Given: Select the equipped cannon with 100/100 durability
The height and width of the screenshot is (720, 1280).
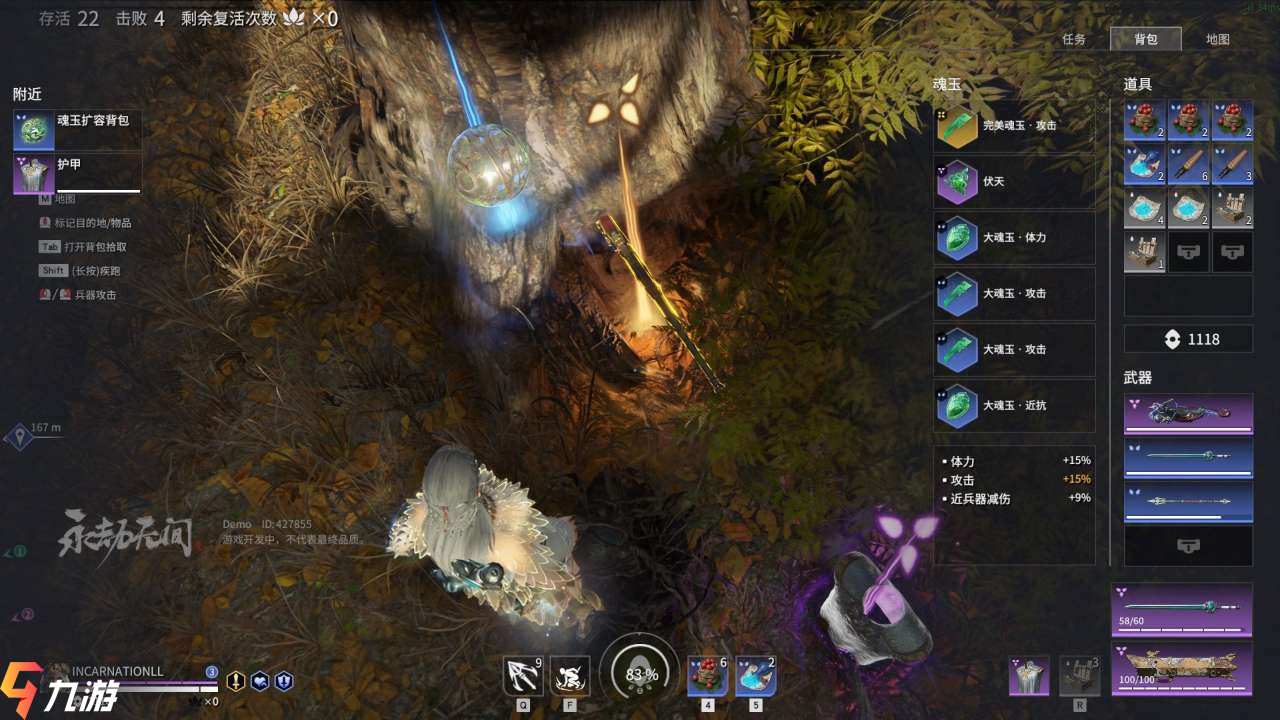Looking at the screenshot, I should [x=1182, y=668].
